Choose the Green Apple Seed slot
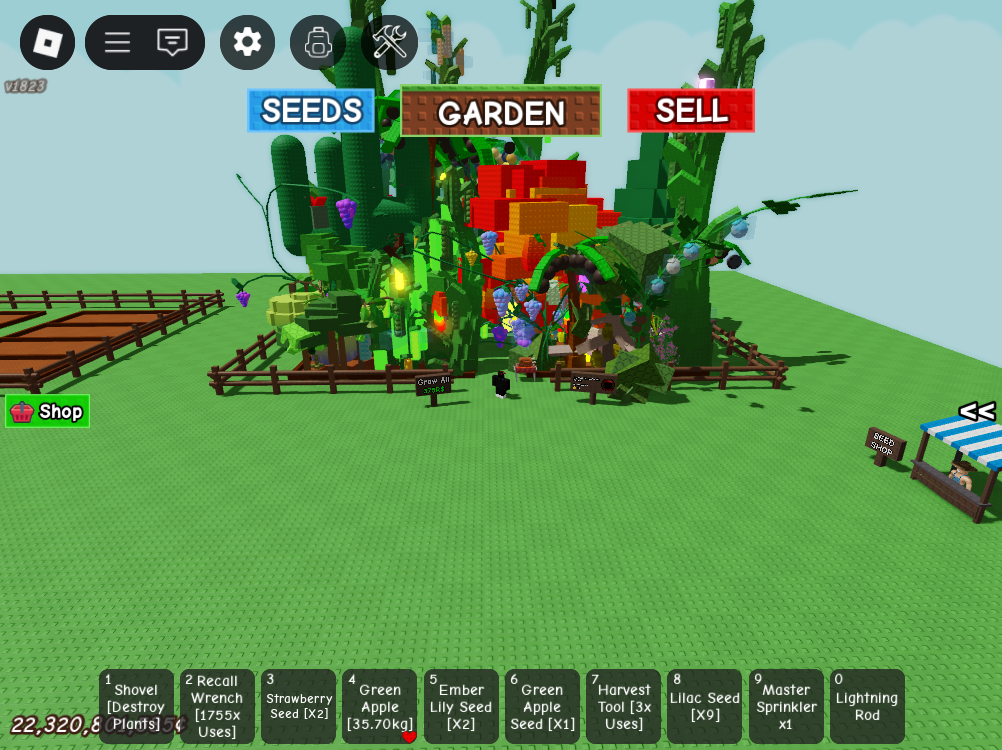Screen dimensions: 1002x750 pos(542,706)
